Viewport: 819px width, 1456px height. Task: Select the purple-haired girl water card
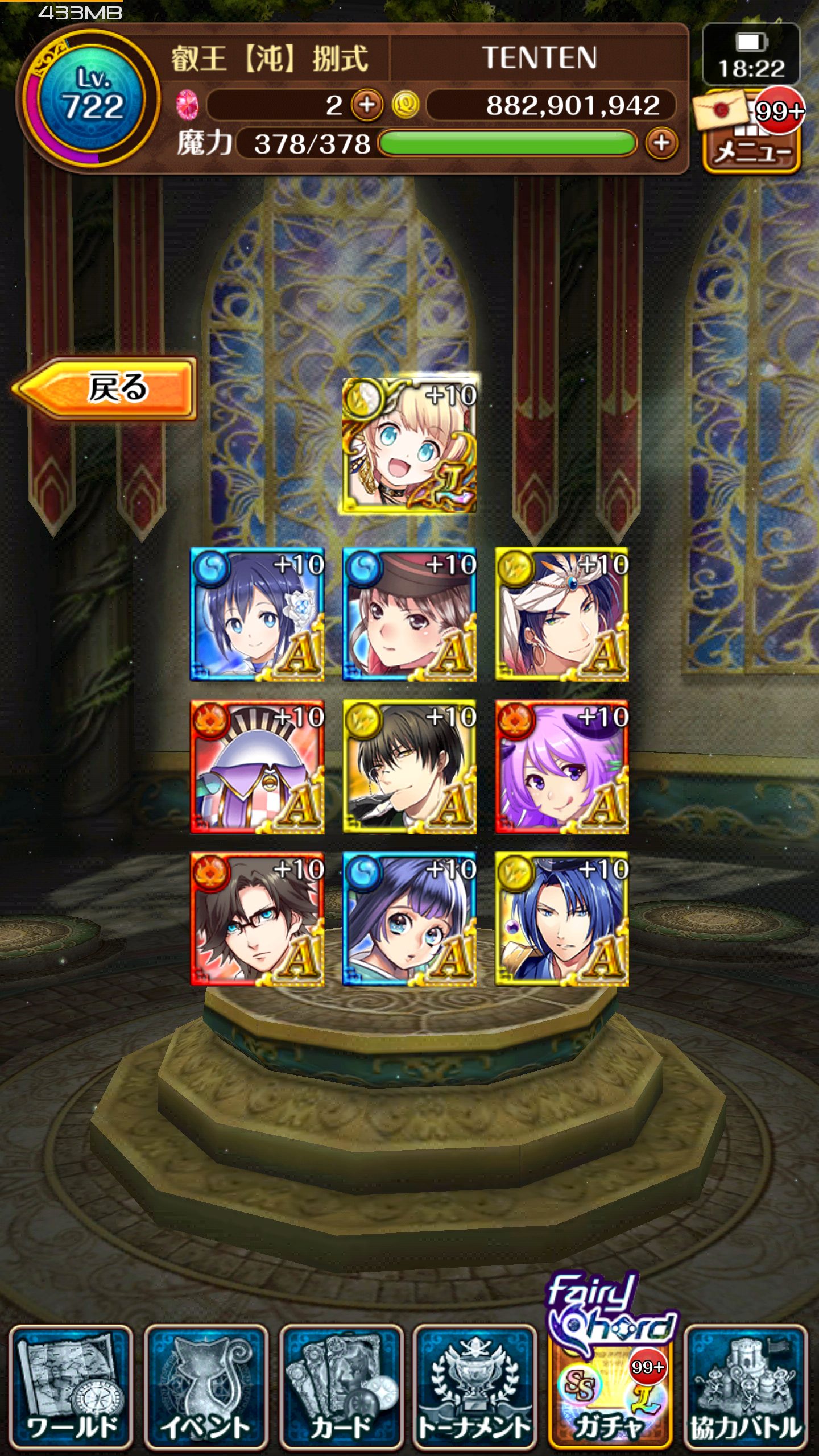click(x=409, y=919)
